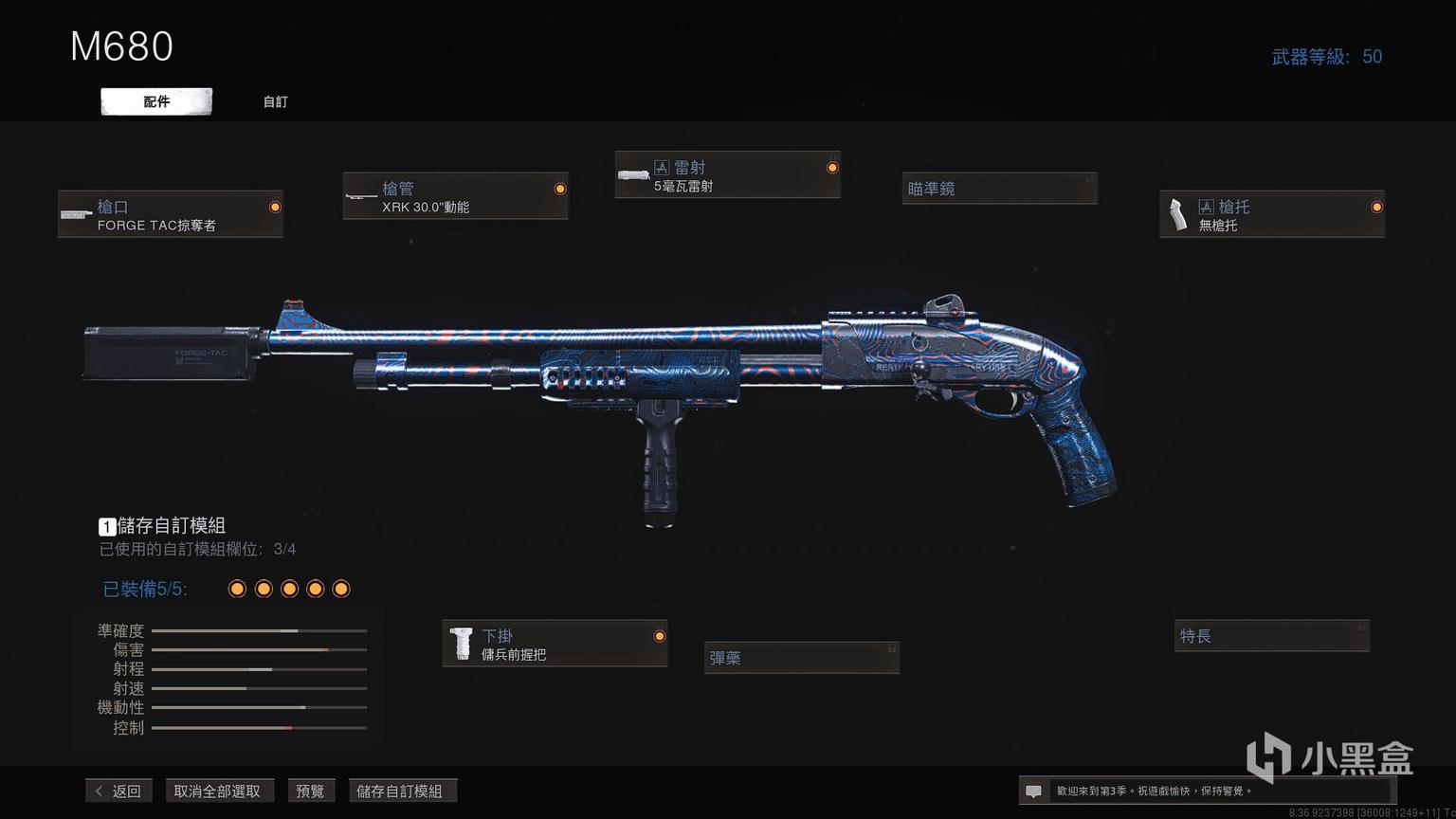
Task: Open the empty 特長 perk slot
Action: (x=1271, y=636)
